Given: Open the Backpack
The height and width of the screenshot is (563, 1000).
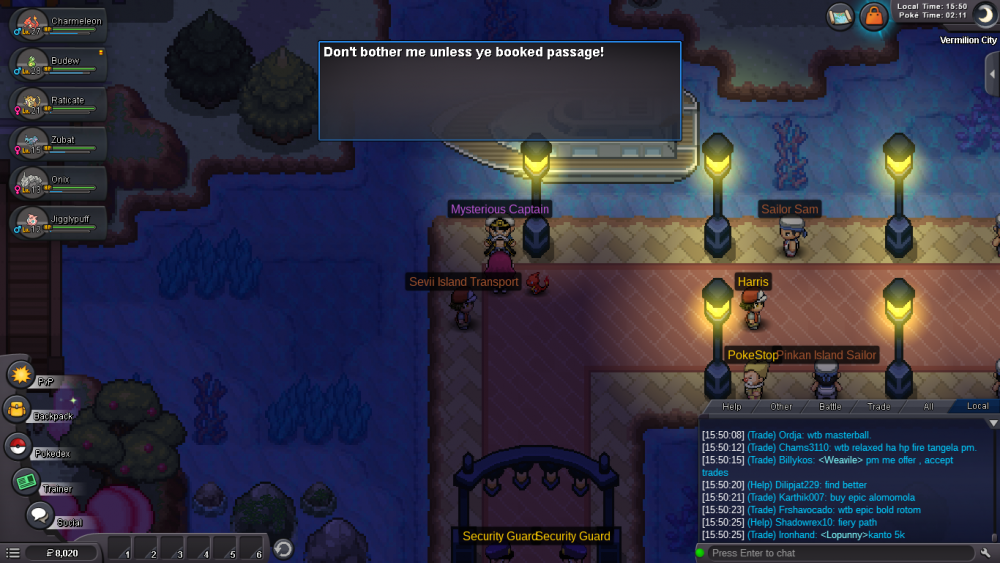Looking at the screenshot, I should click(17, 409).
